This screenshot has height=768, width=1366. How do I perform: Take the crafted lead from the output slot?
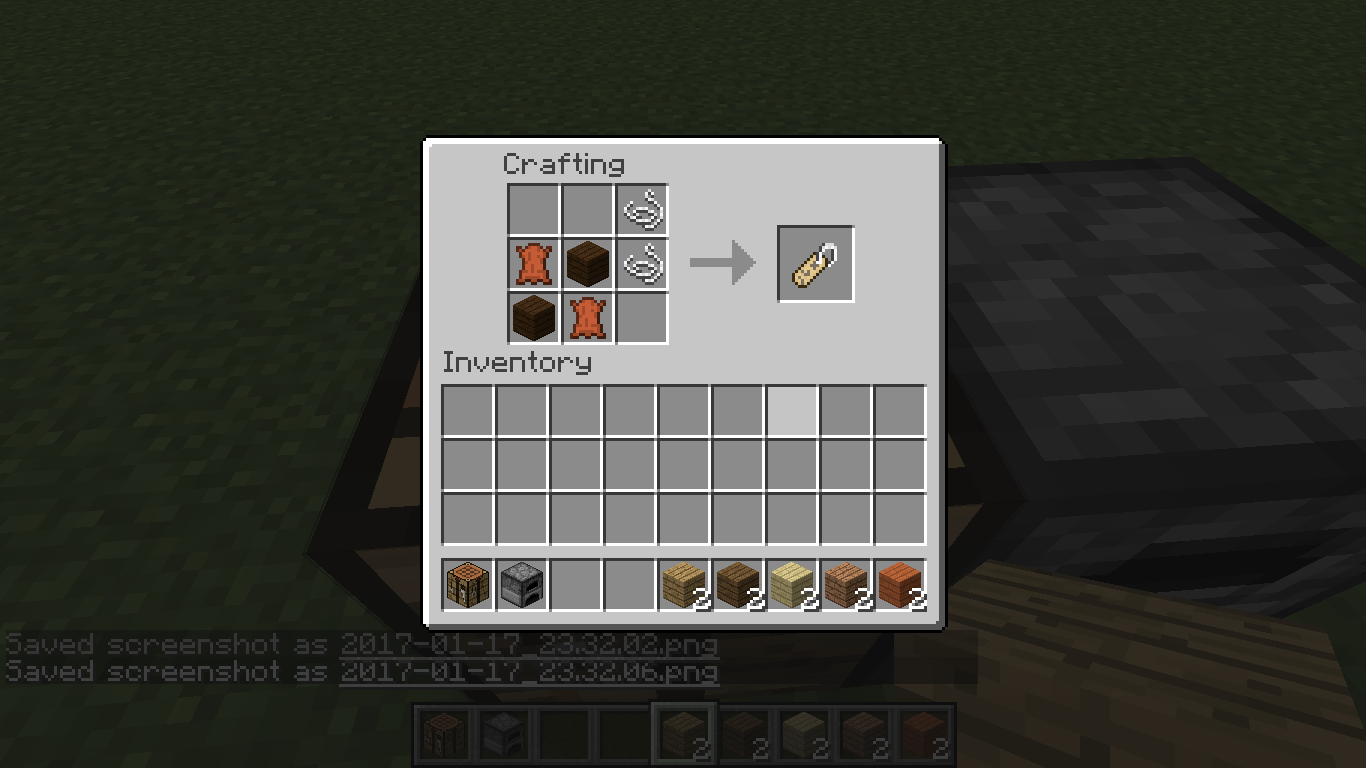pos(814,263)
